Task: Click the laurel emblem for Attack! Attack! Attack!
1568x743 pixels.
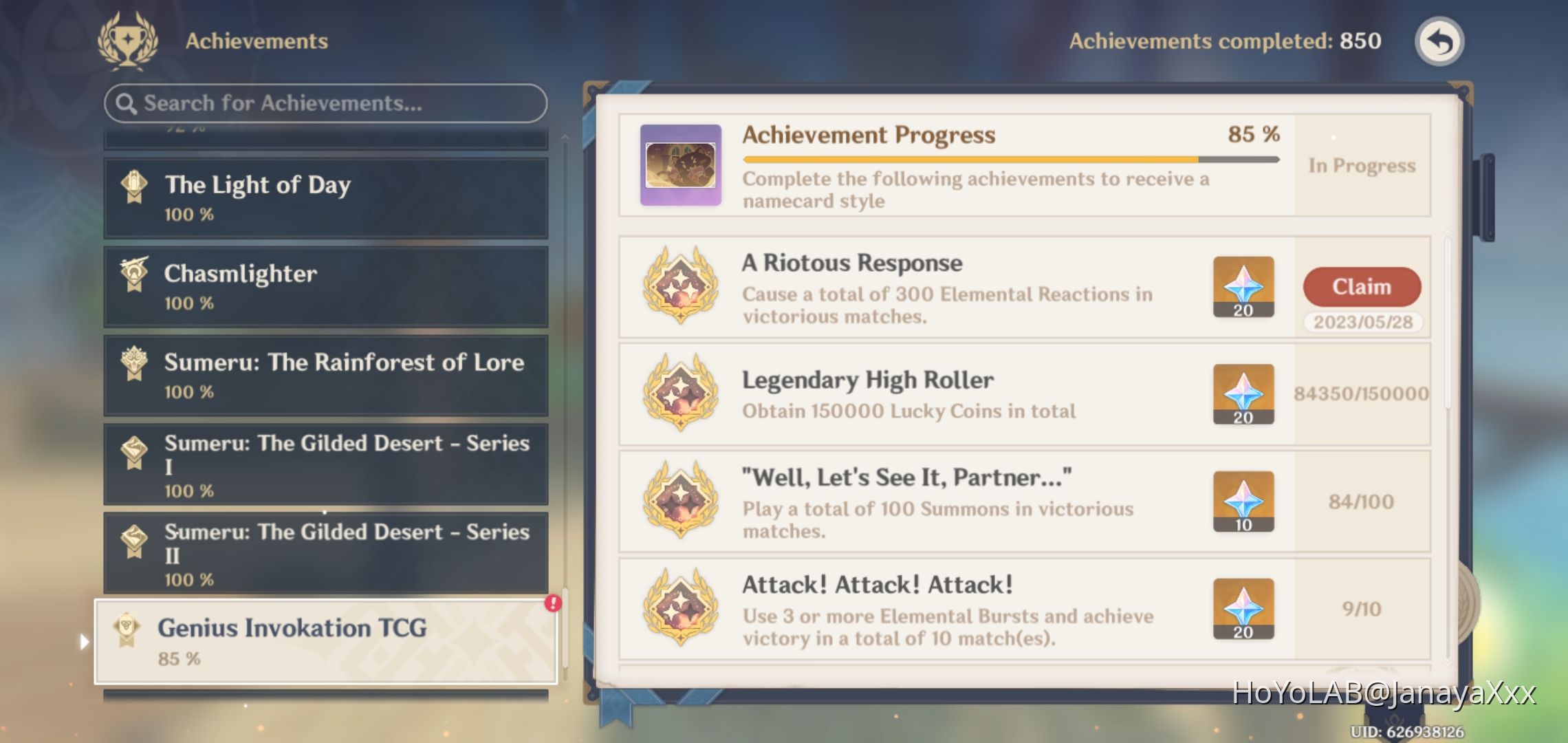Action: (x=680, y=609)
